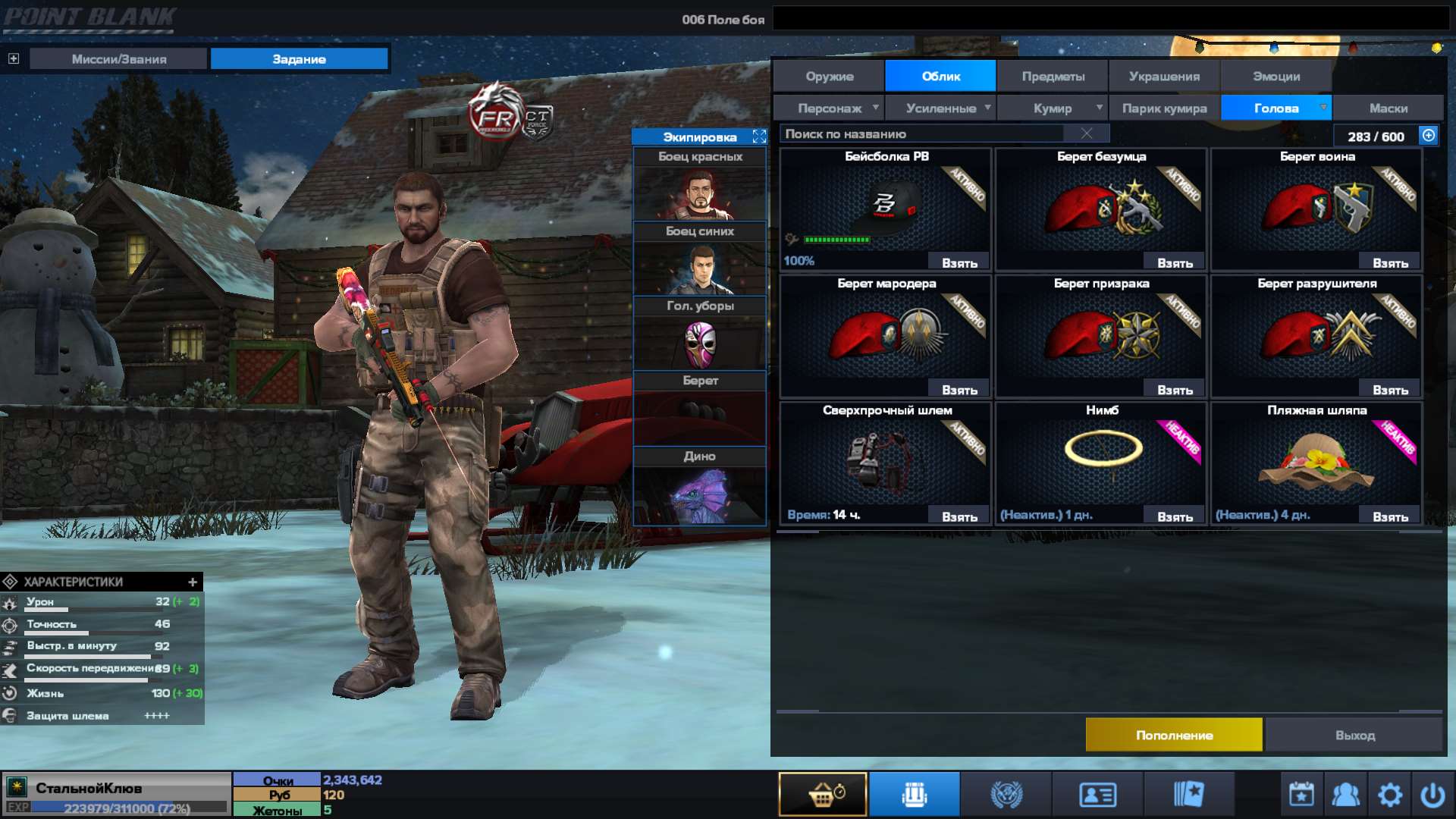This screenshot has height=819, width=1456.
Task: Click the Пополнение button
Action: pos(1174,734)
